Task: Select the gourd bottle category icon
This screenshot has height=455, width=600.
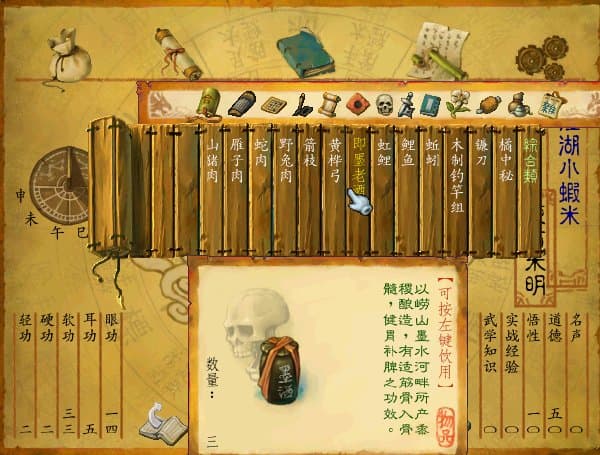Action: pyautogui.click(x=517, y=104)
